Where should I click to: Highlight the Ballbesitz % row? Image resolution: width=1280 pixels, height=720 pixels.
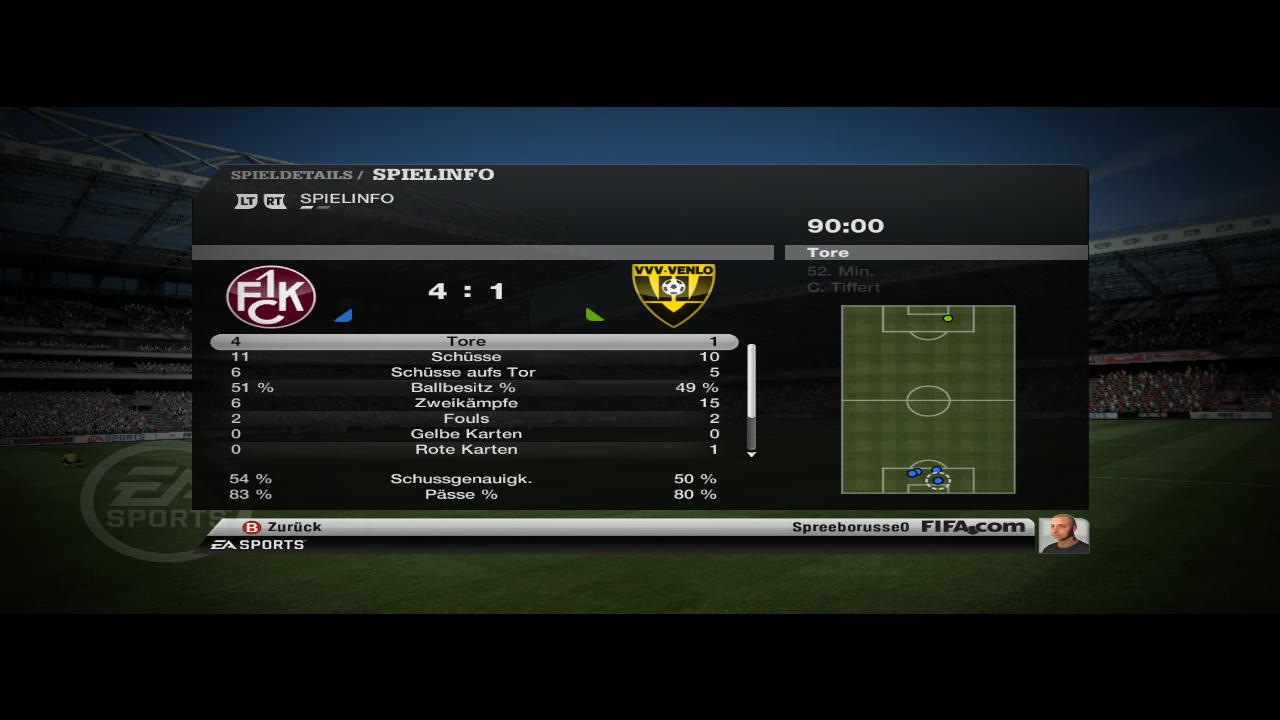[466, 387]
